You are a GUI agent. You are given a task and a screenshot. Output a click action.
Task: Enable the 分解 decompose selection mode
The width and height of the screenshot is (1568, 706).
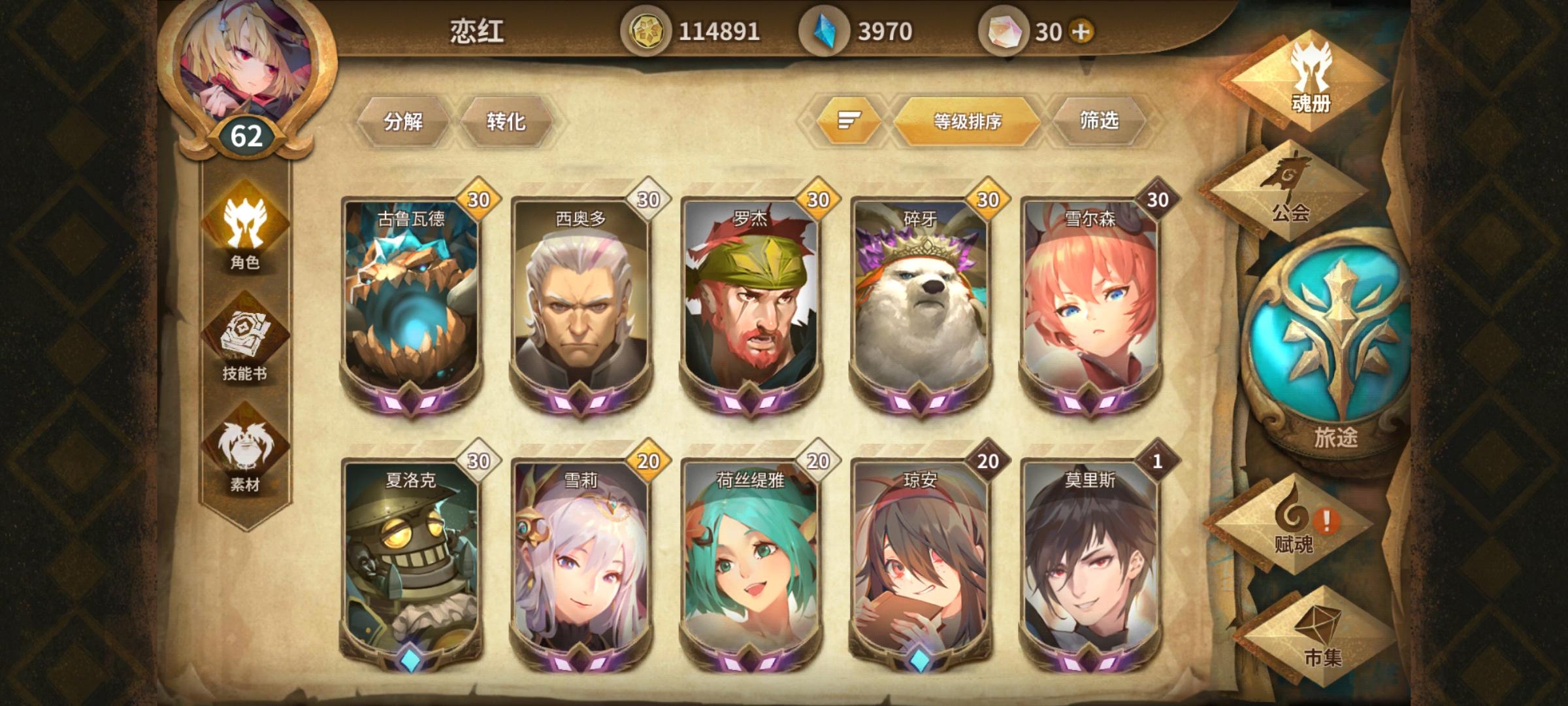click(405, 120)
